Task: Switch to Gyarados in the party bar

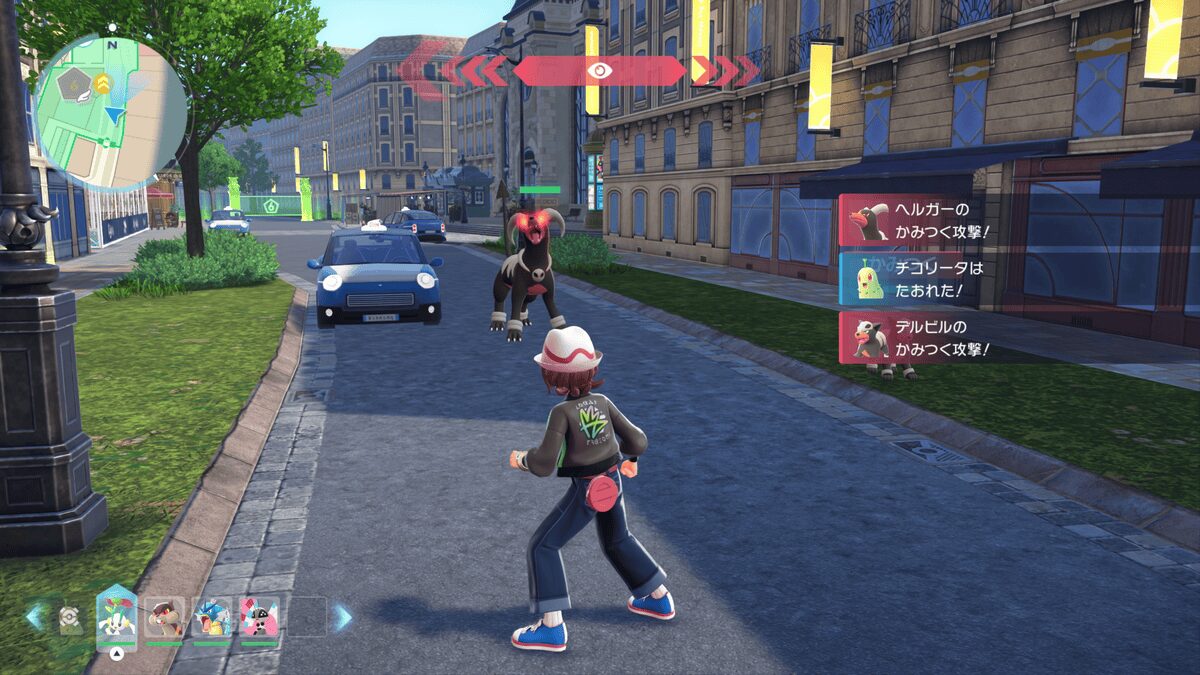Action: point(212,617)
